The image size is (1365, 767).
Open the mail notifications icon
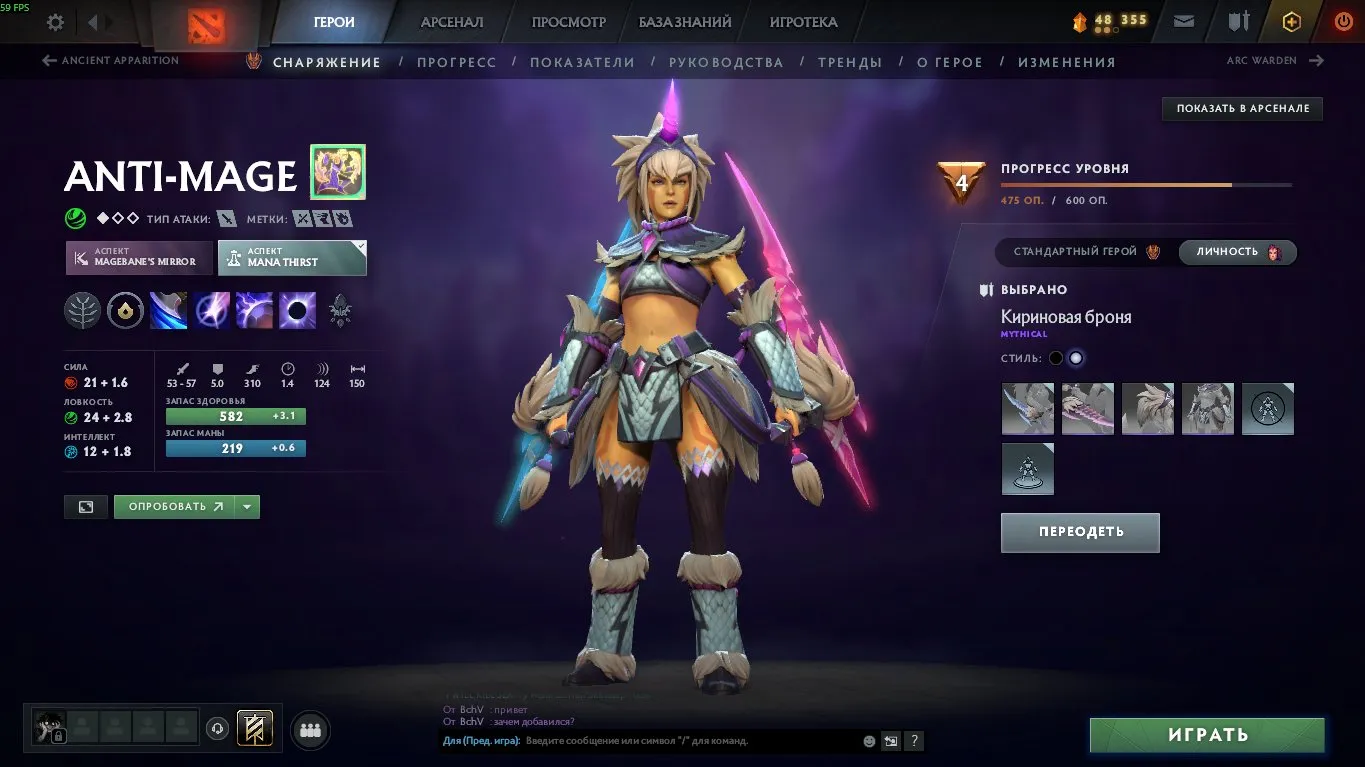(x=1184, y=20)
